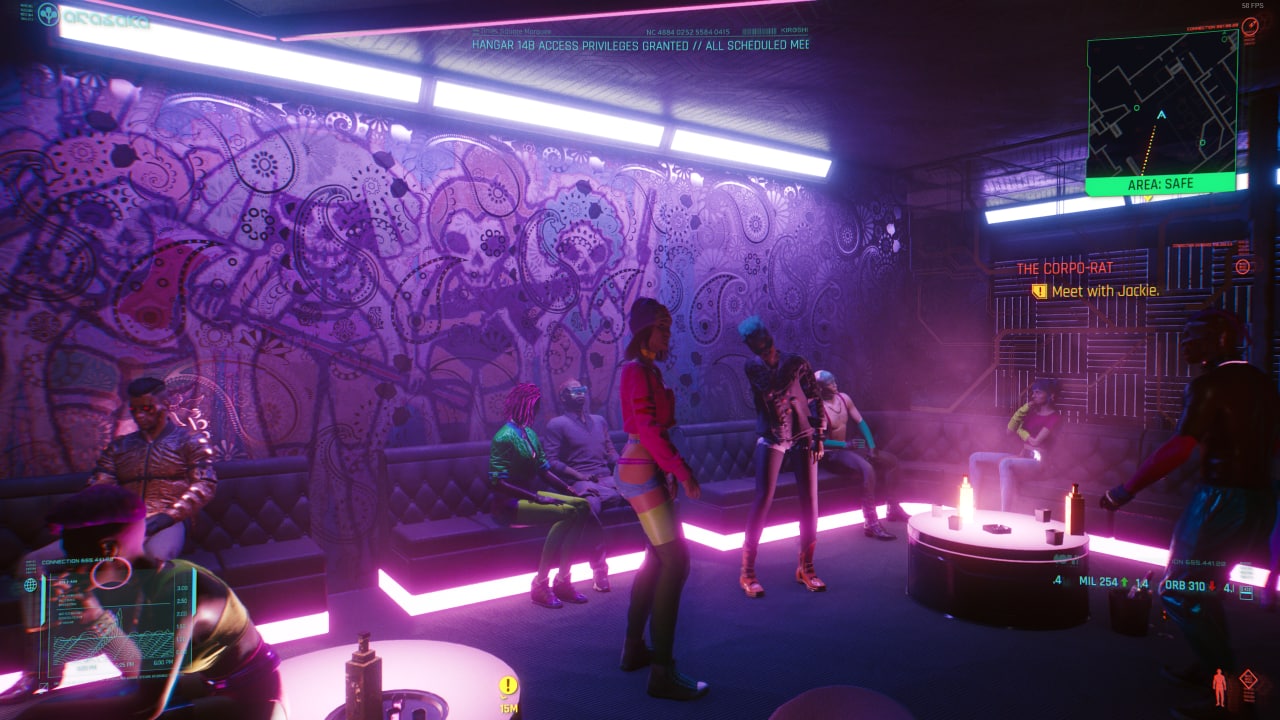Click the yellow quest waypoint marker
Image resolution: width=1280 pixels, height=720 pixels.
coord(508,686)
